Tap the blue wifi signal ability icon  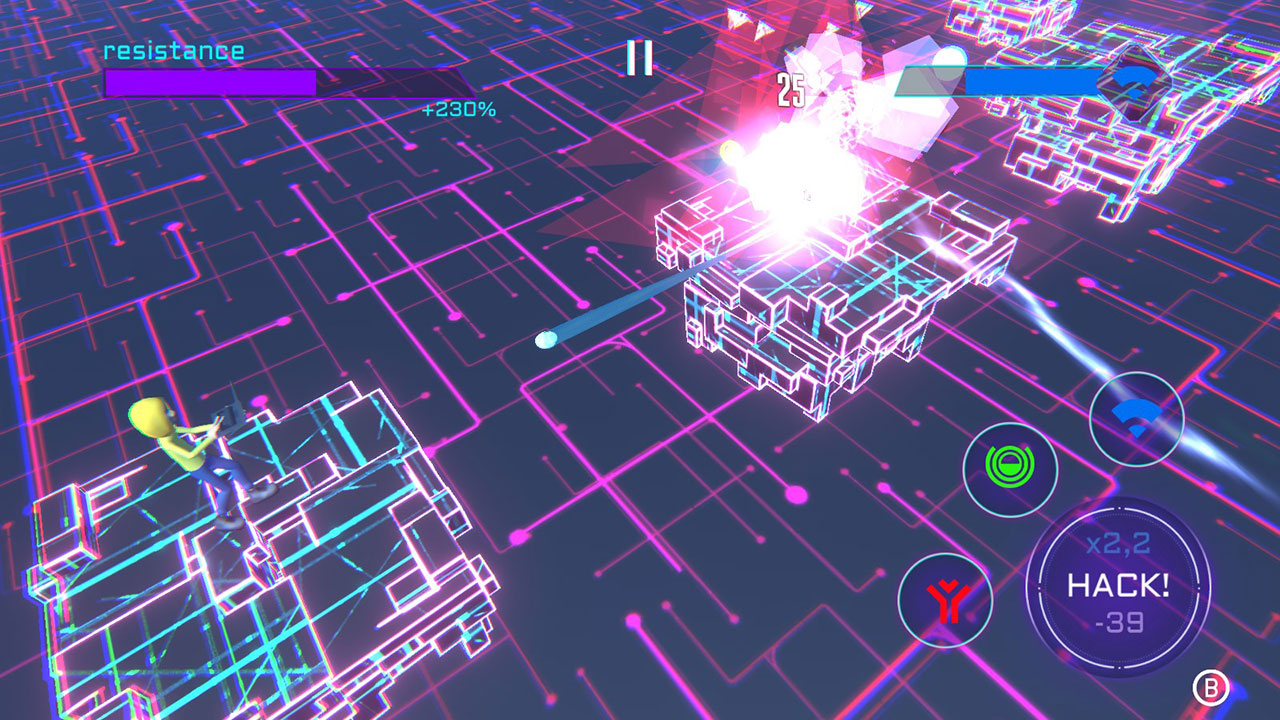click(x=1138, y=419)
